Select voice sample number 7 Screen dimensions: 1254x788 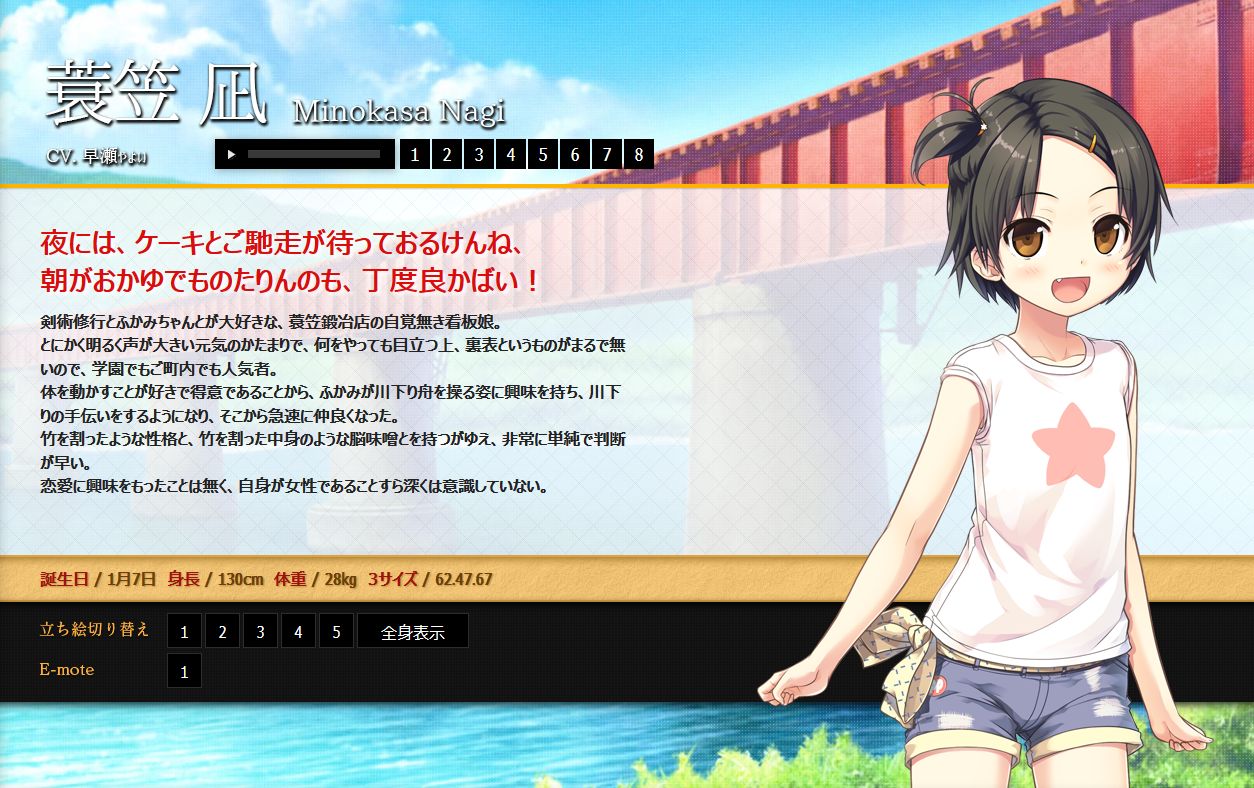[x=607, y=154]
